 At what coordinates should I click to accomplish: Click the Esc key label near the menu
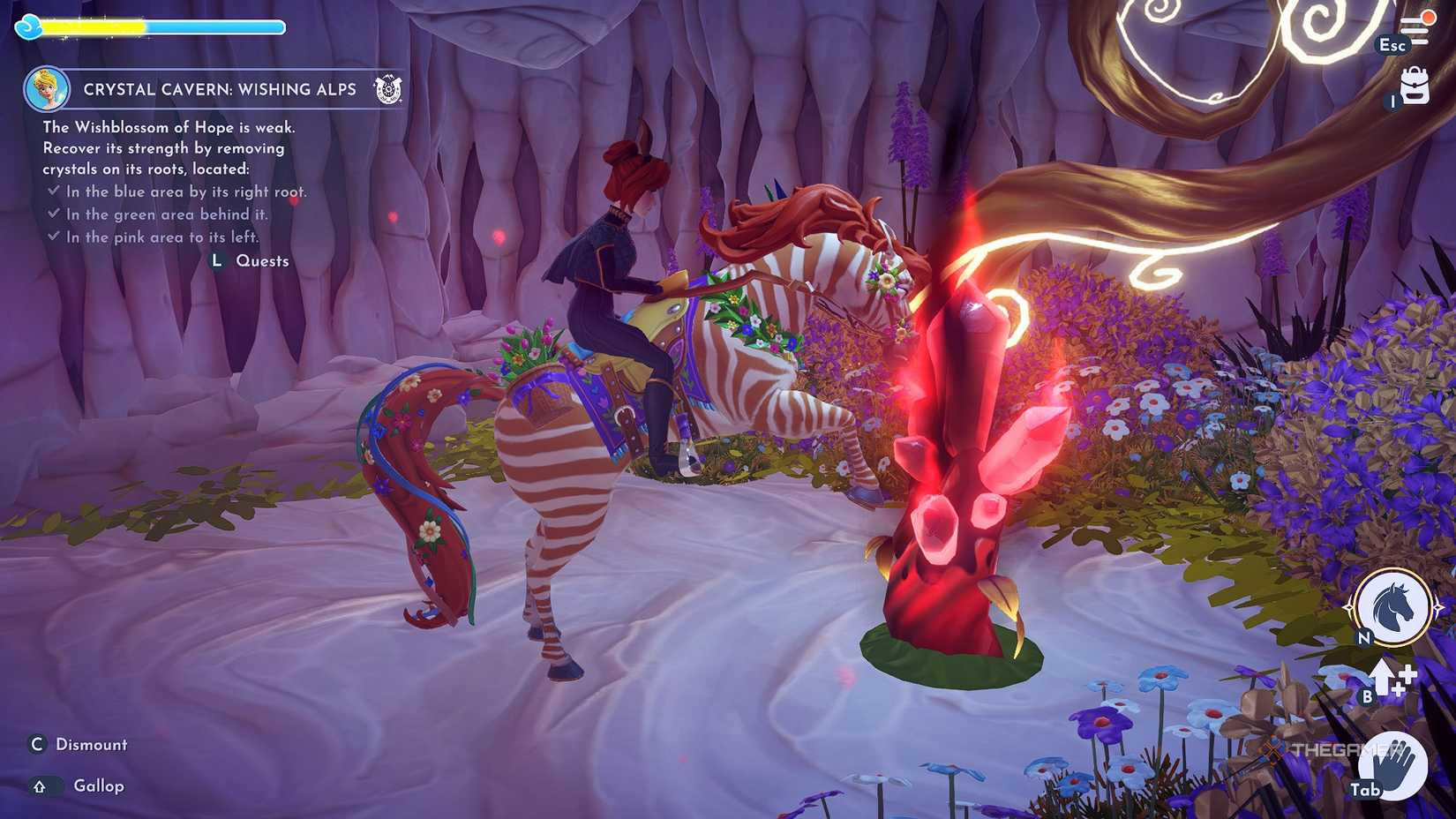click(1392, 44)
